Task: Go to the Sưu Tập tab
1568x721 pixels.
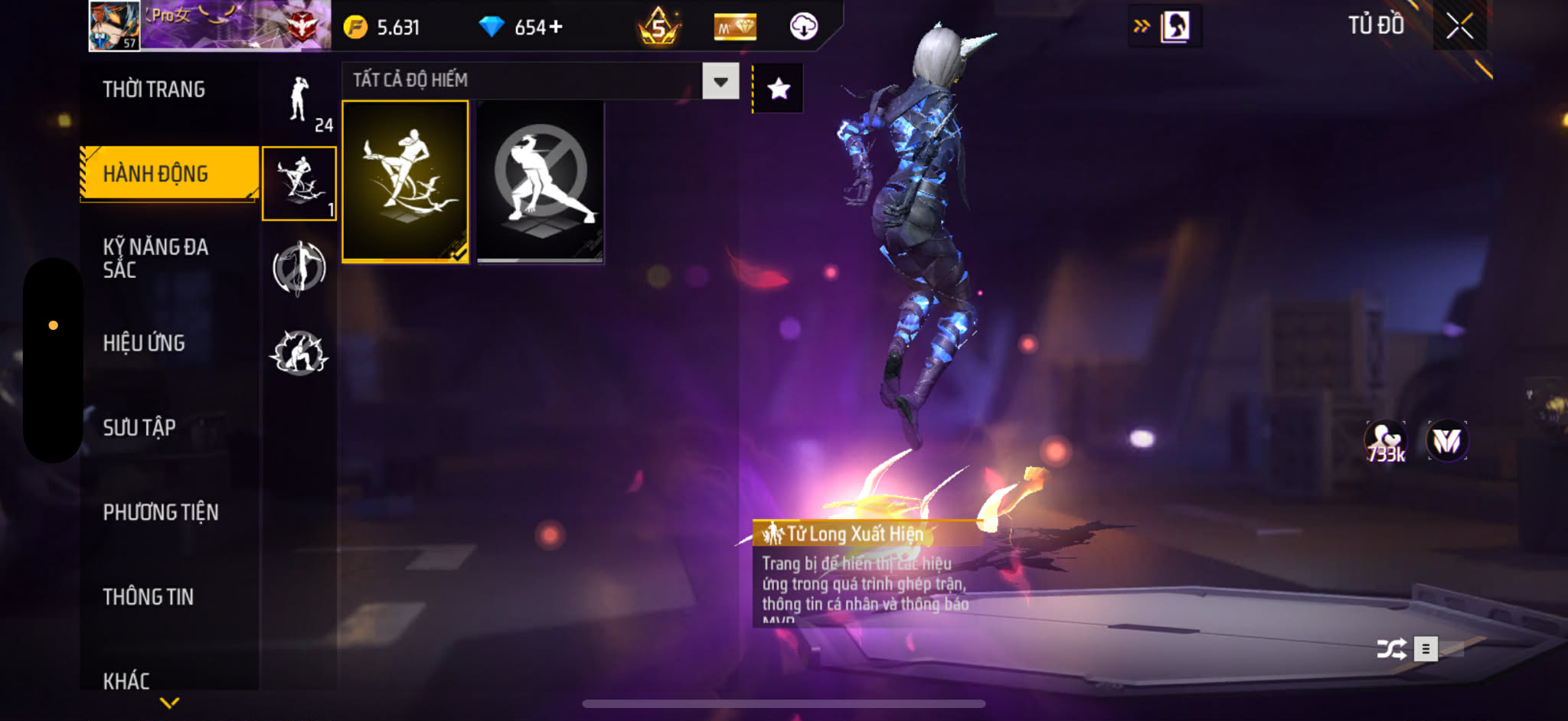Action: (x=139, y=427)
